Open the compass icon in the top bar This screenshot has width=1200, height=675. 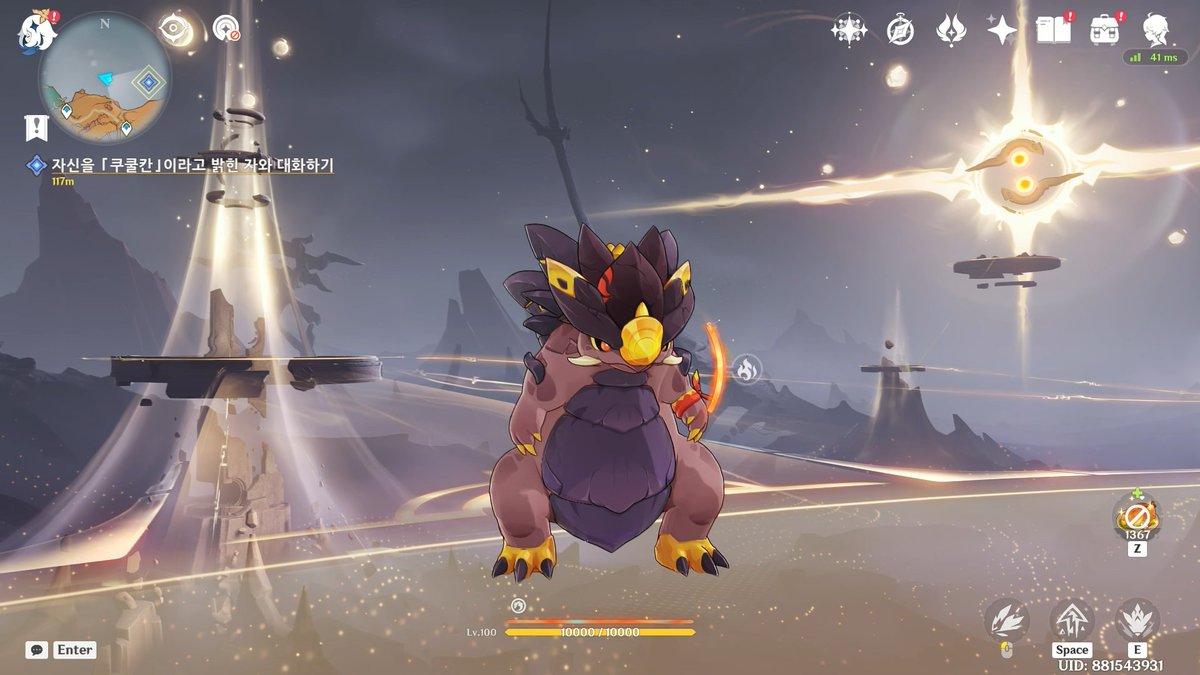[x=900, y=30]
